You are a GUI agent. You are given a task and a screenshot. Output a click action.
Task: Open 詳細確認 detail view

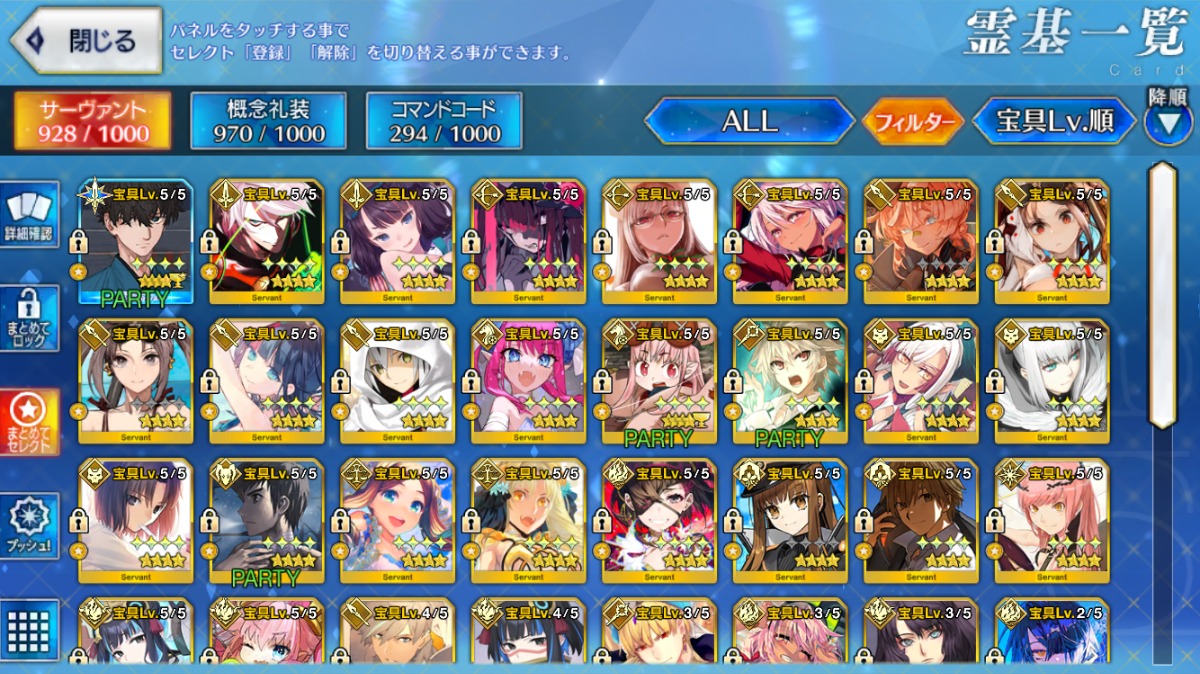point(29,217)
